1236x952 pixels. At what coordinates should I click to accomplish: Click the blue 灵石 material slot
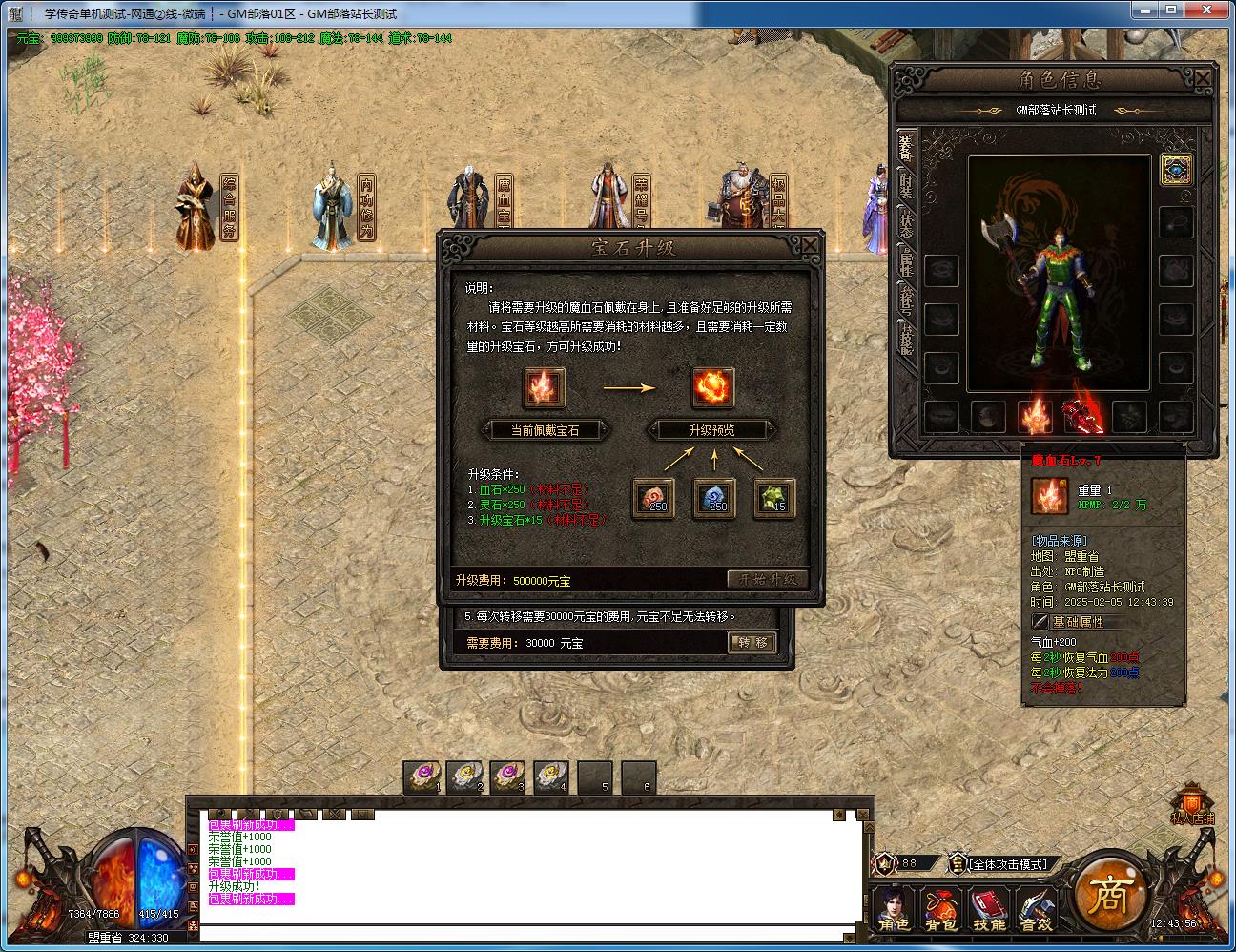[x=713, y=498]
